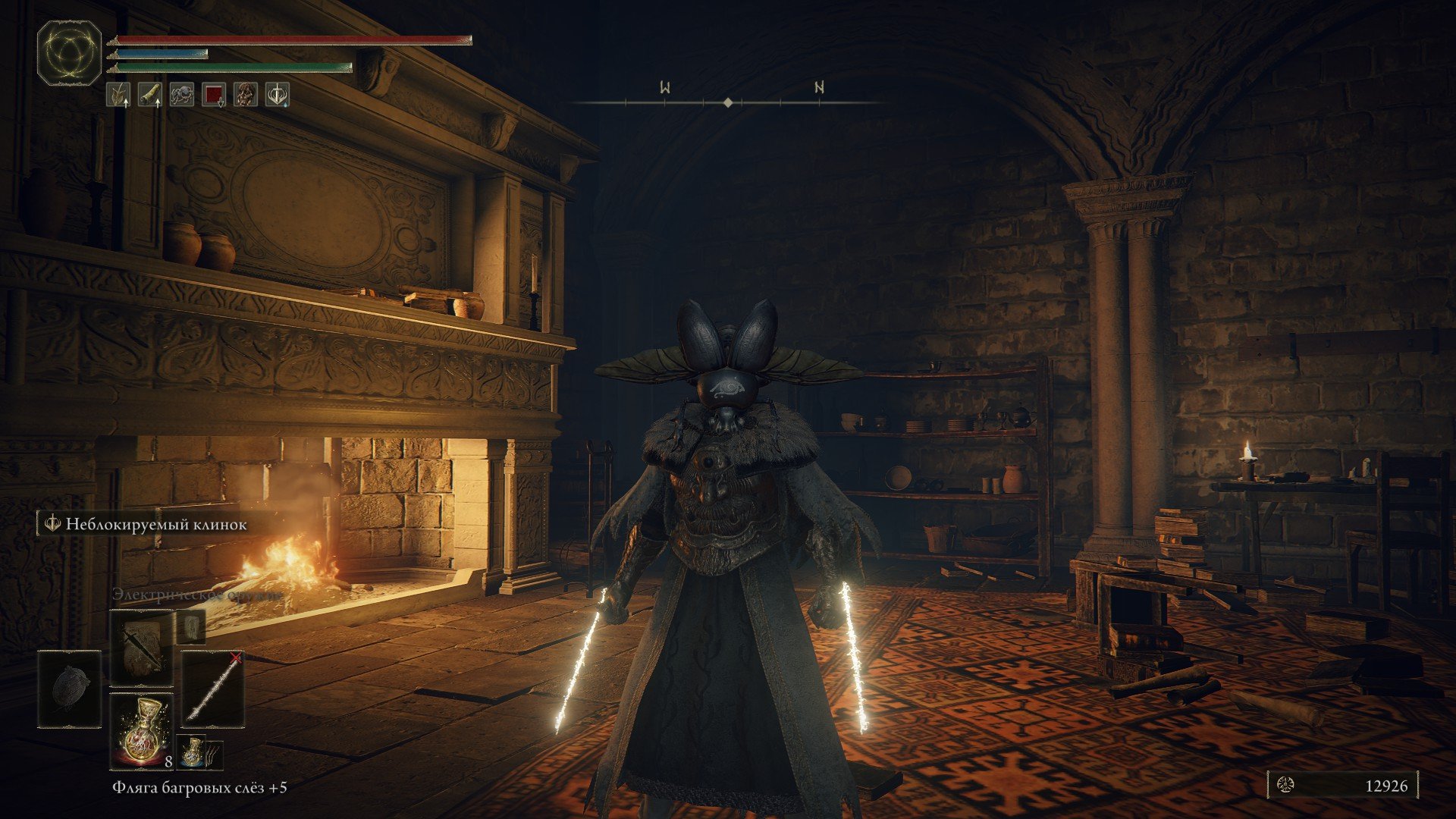Select the Electrify Armament spell slot
This screenshot has height=819, width=1456.
tap(141, 648)
